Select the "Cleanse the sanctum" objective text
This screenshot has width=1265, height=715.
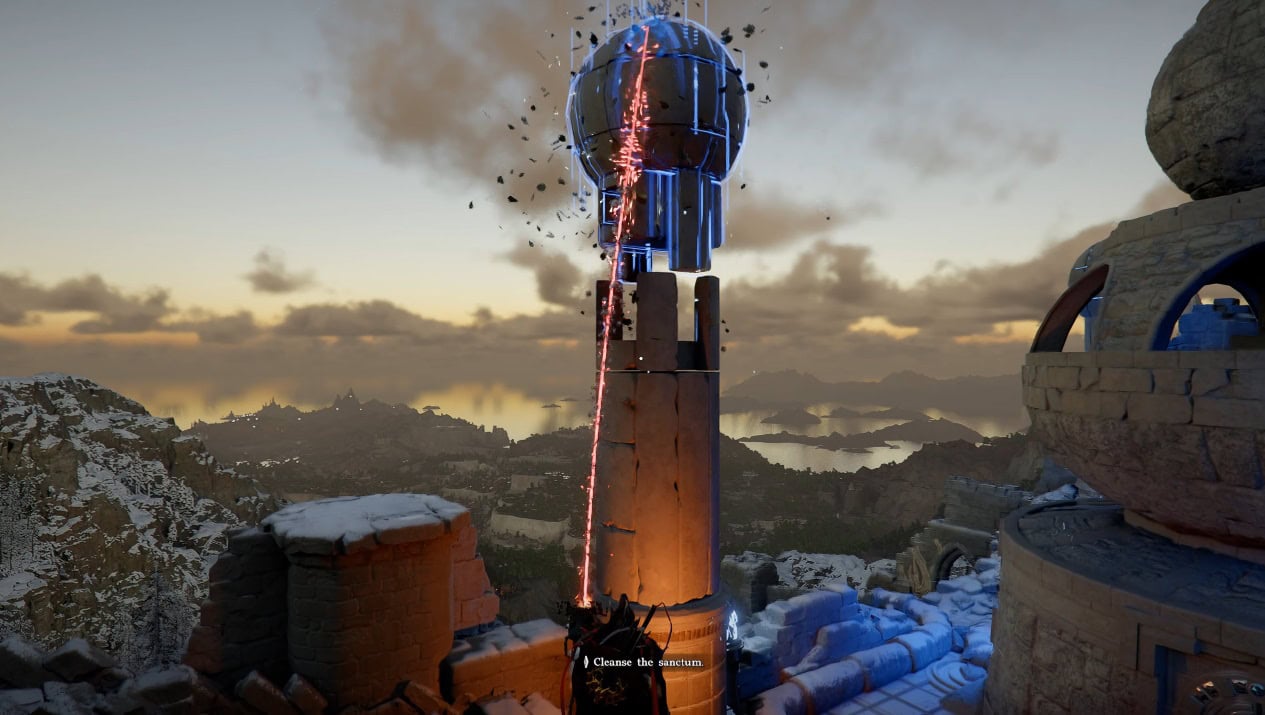pos(648,662)
